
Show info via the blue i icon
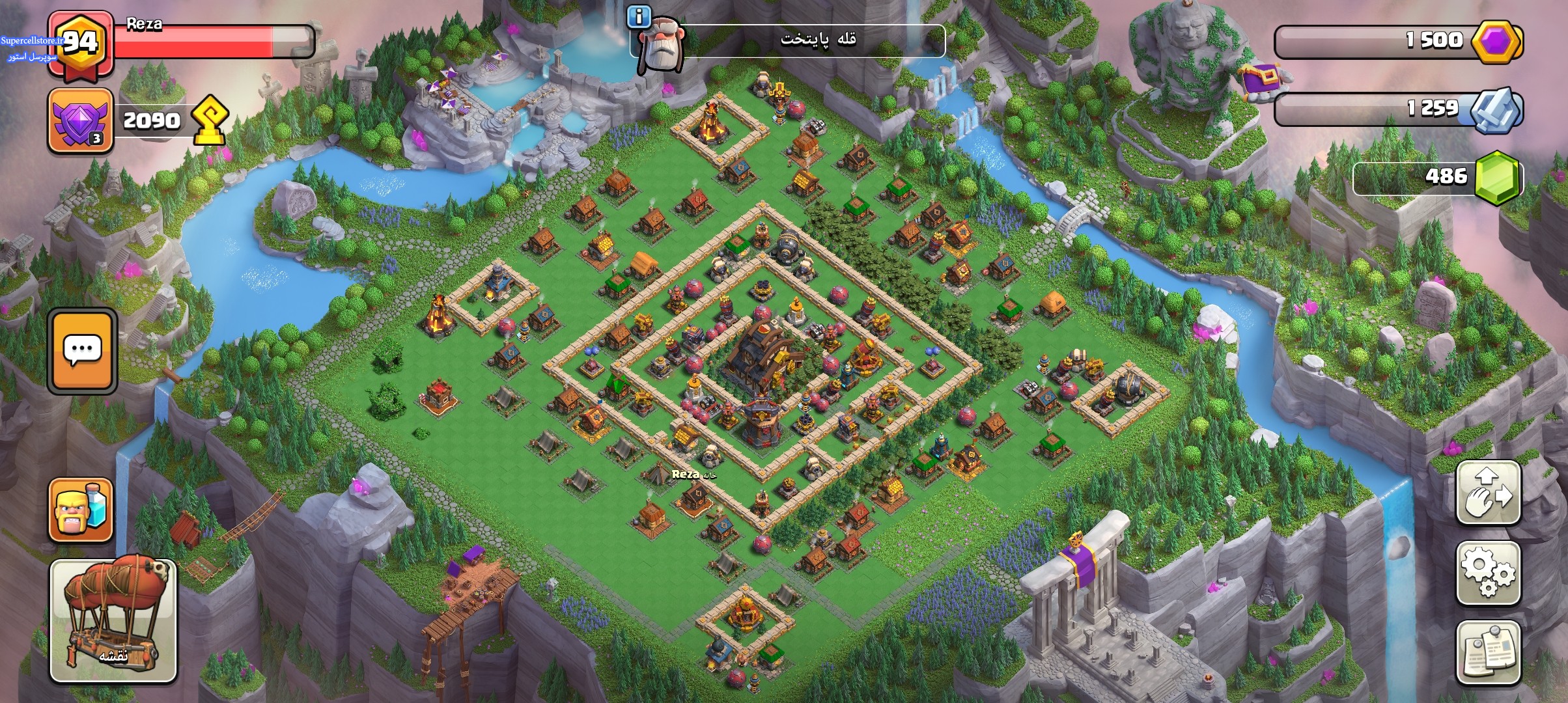(x=639, y=16)
